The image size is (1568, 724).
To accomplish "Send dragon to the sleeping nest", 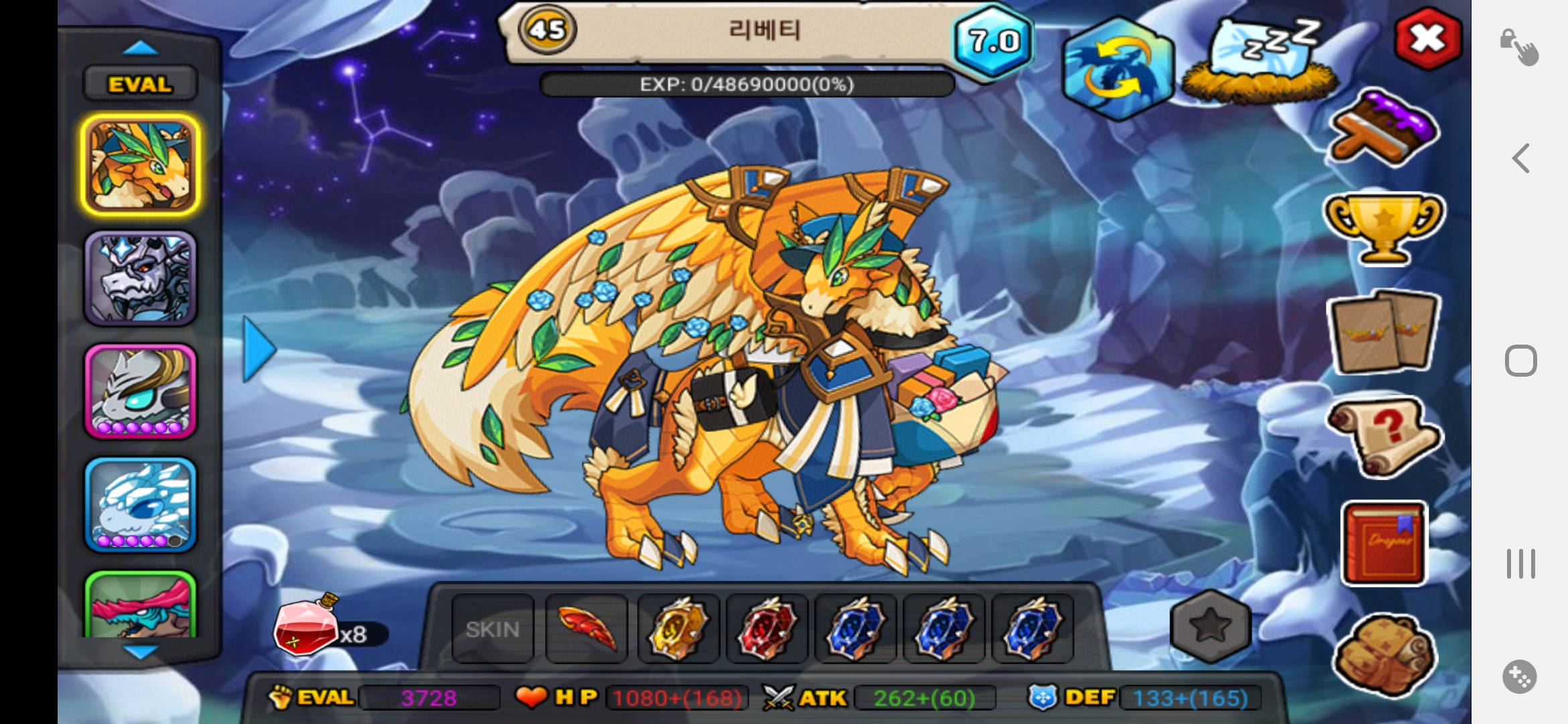I will pos(1260,62).
